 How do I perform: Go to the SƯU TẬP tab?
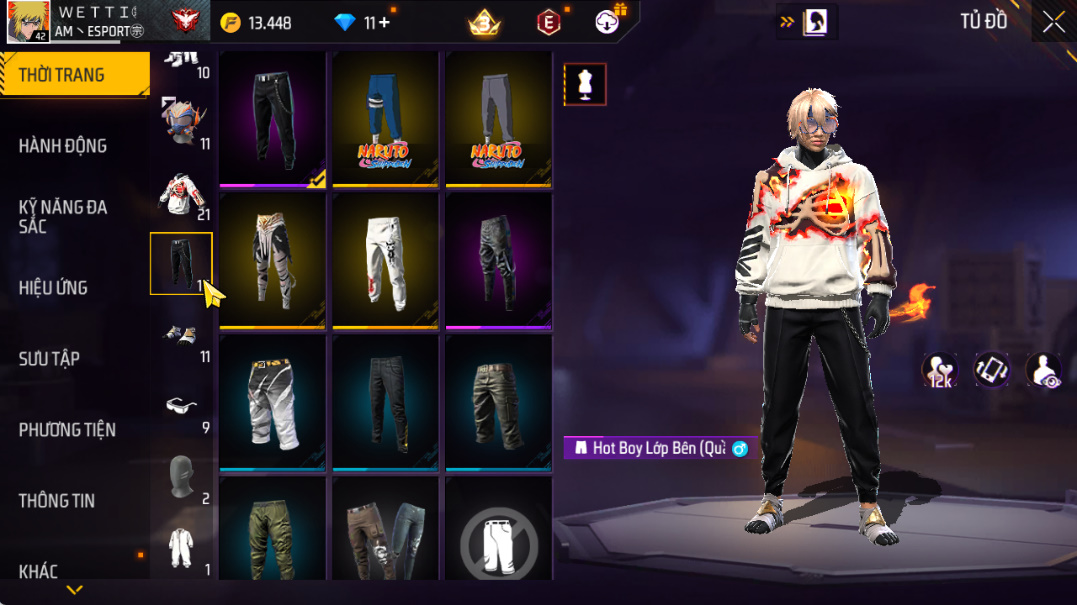pyautogui.click(x=49, y=359)
